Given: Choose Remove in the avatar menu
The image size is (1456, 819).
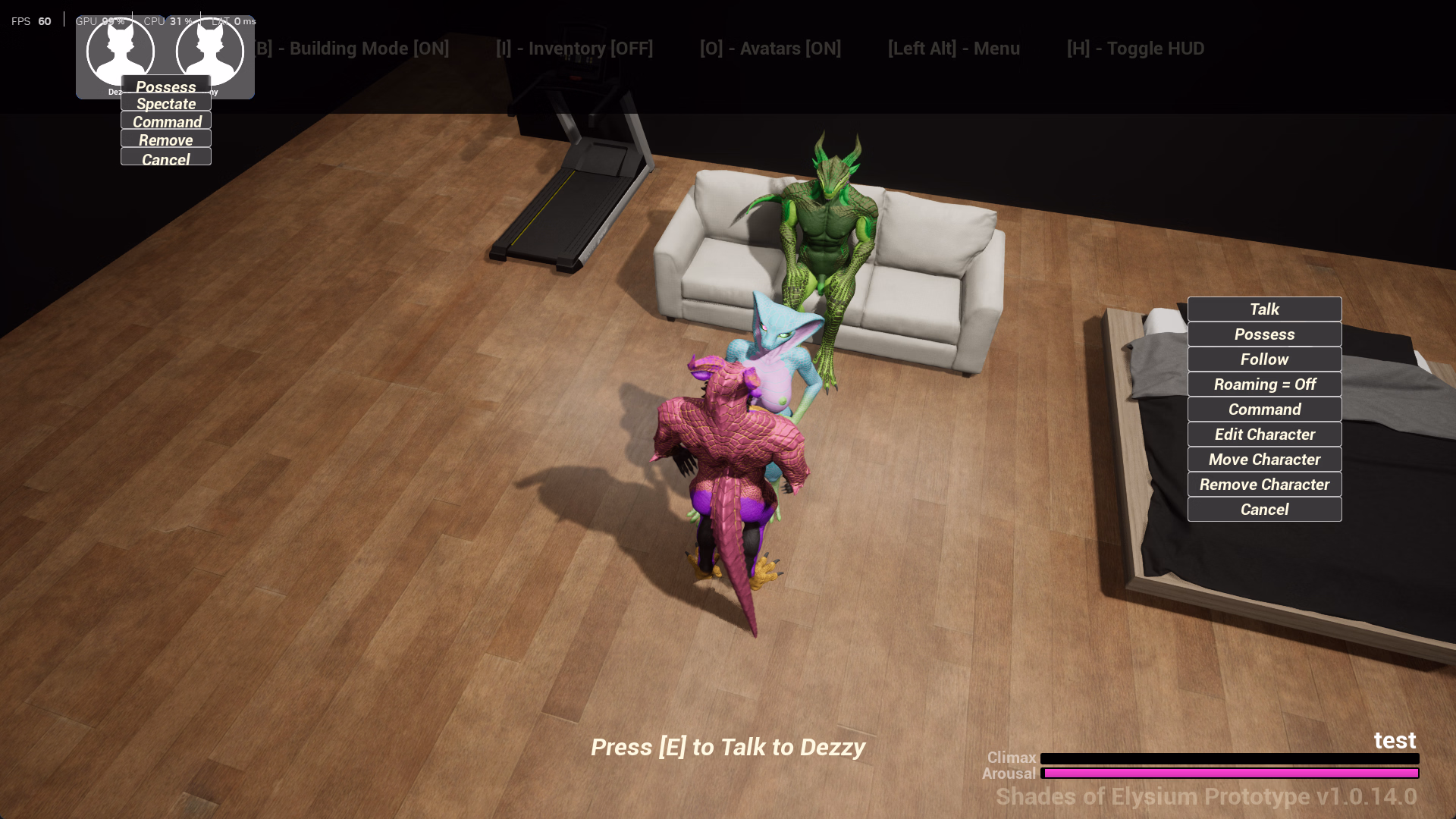Looking at the screenshot, I should 166,140.
